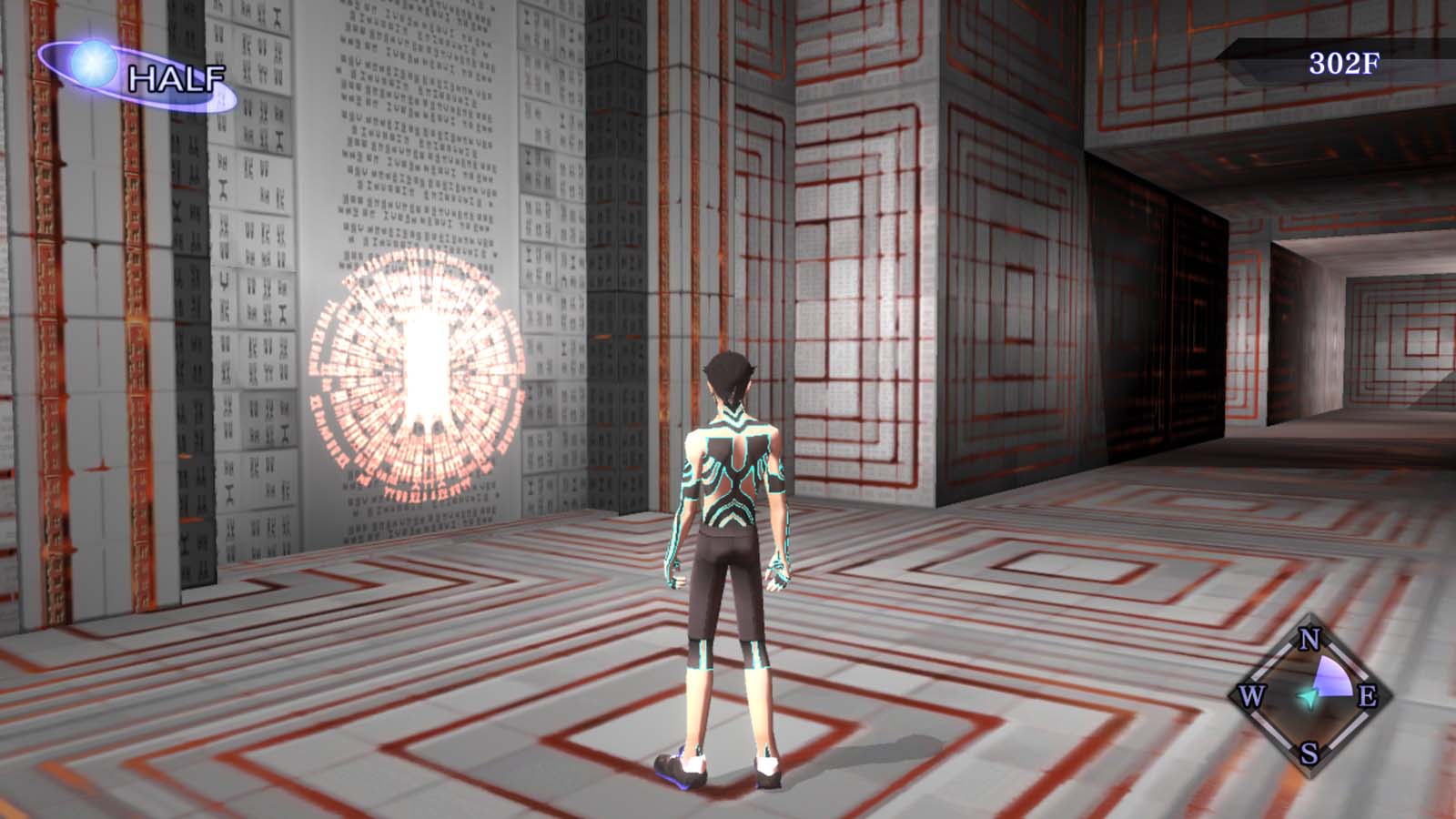Select the E marker on the compass
Image resolution: width=1456 pixels, height=819 pixels.
click(x=1369, y=697)
